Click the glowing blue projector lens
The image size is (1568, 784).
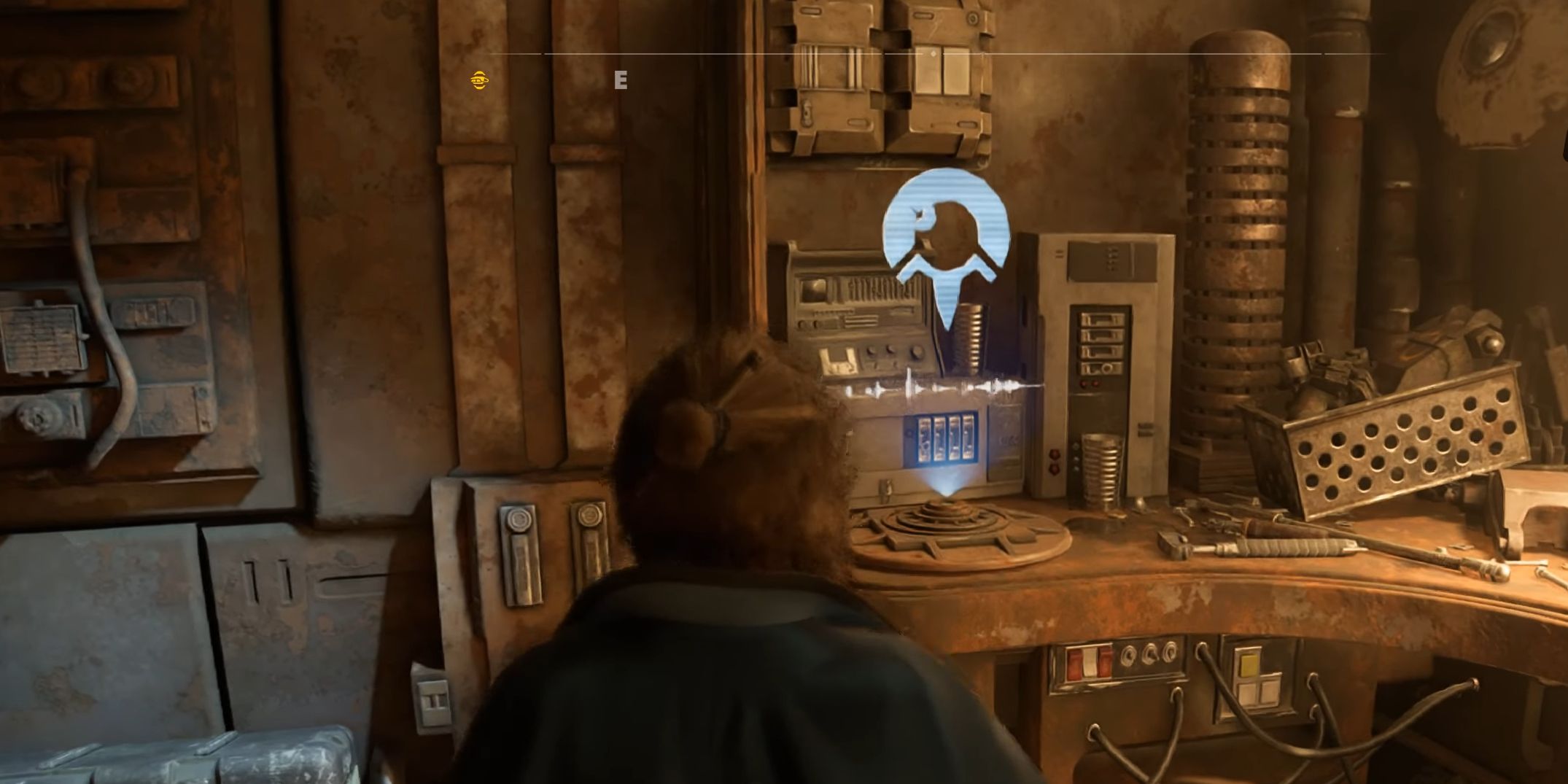click(948, 498)
